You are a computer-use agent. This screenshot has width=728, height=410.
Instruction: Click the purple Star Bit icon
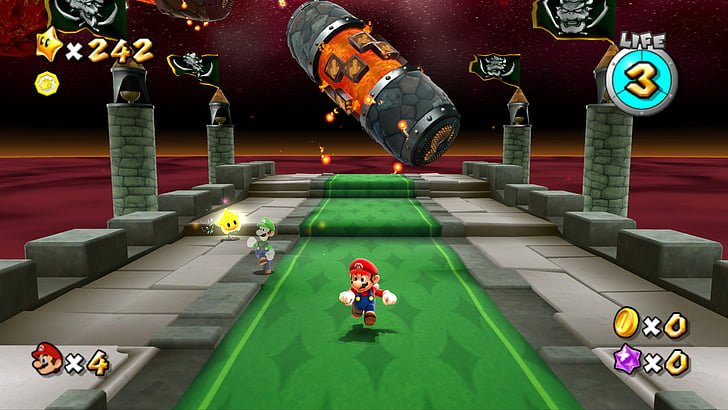tap(626, 361)
